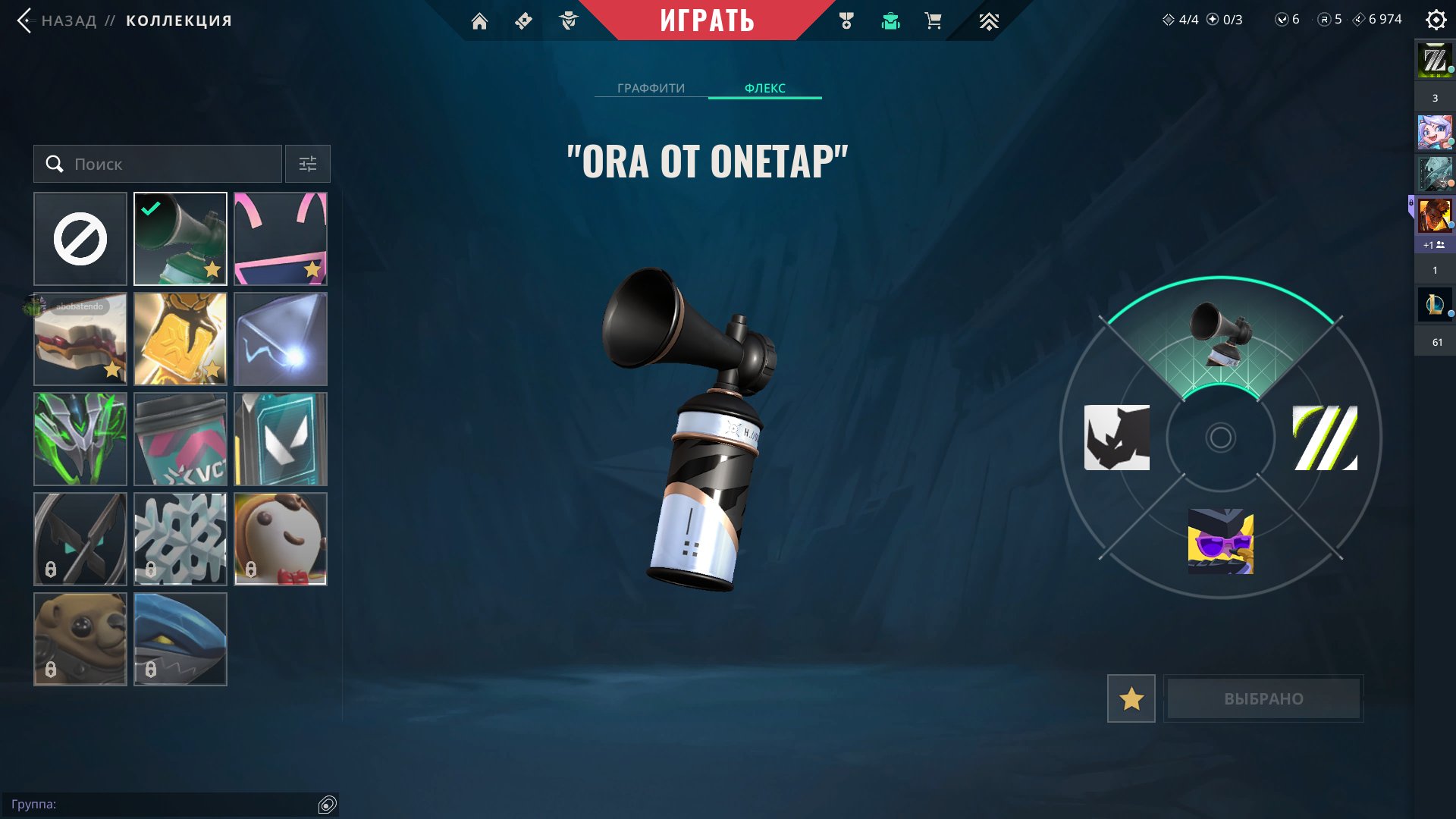Choose the purple sunglasses wheel slot
Screen dimensions: 1456x819
pos(1220,541)
